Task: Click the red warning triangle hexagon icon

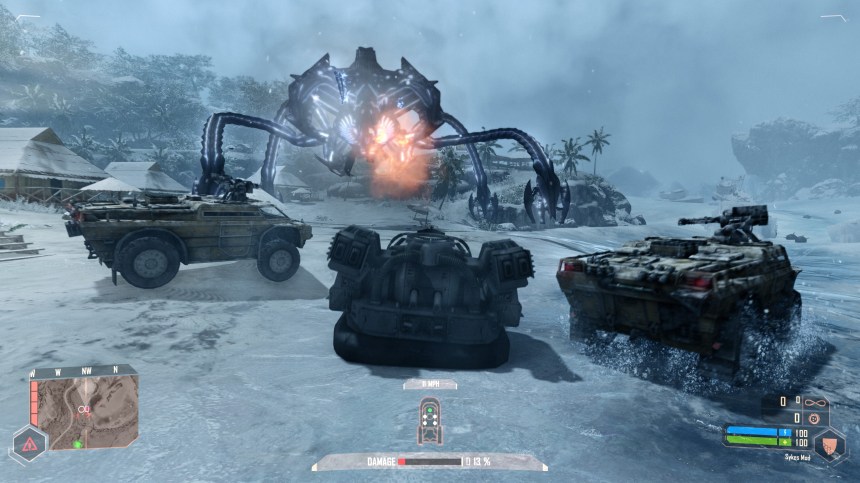Action: click(x=27, y=444)
